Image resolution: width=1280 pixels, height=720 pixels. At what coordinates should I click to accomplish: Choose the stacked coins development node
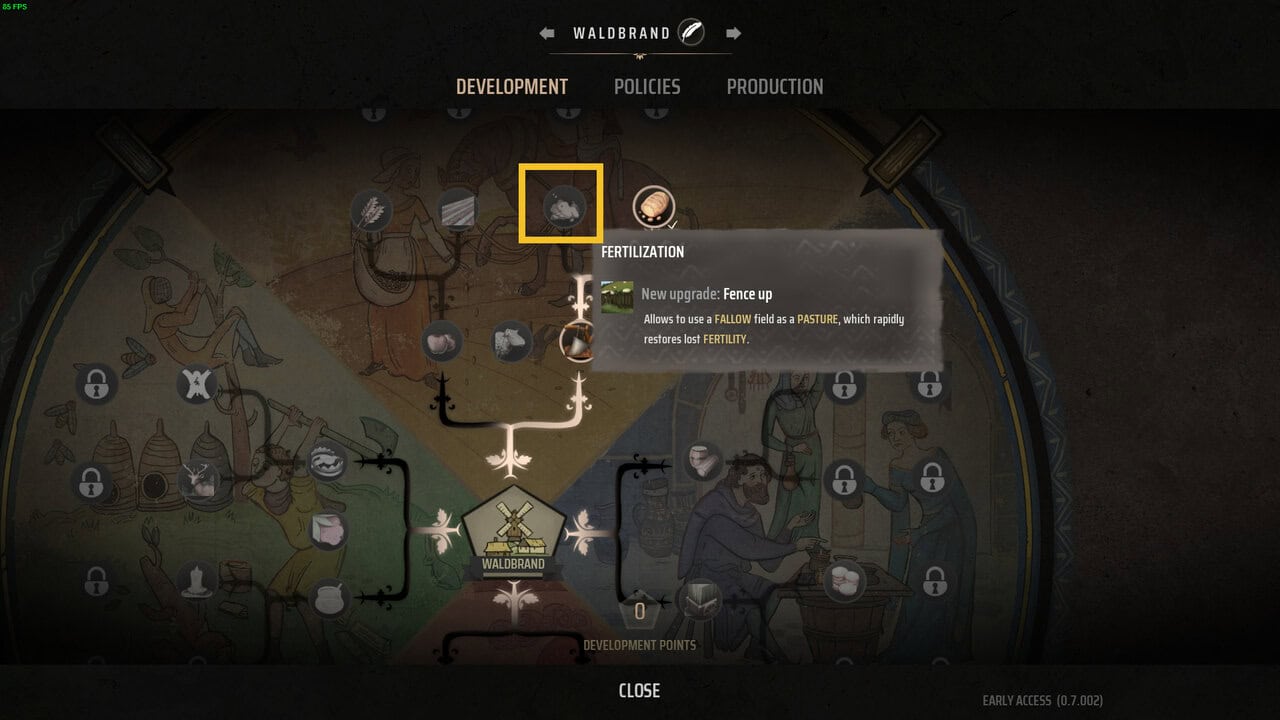point(844,578)
